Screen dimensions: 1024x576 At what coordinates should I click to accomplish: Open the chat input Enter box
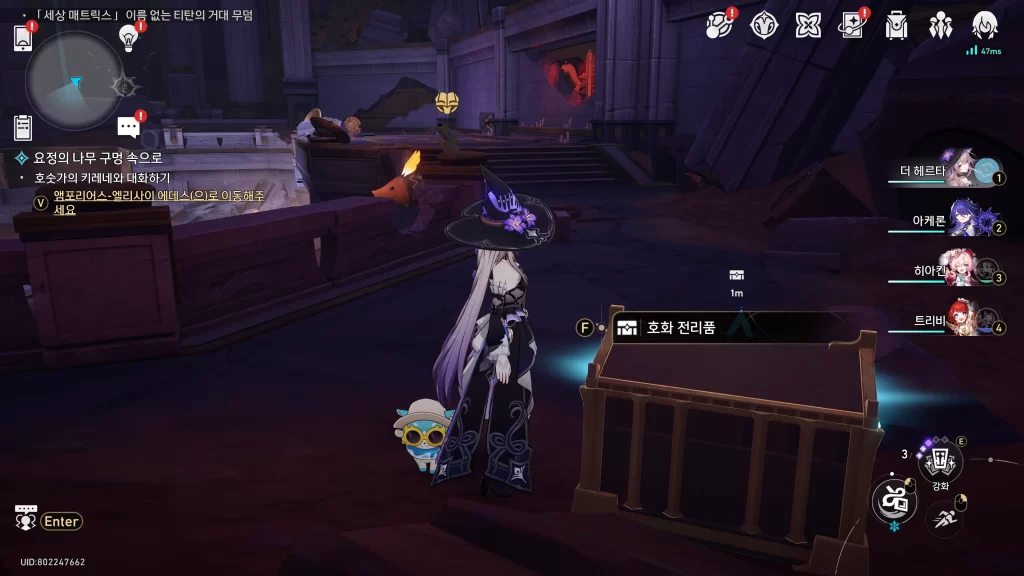(x=61, y=521)
